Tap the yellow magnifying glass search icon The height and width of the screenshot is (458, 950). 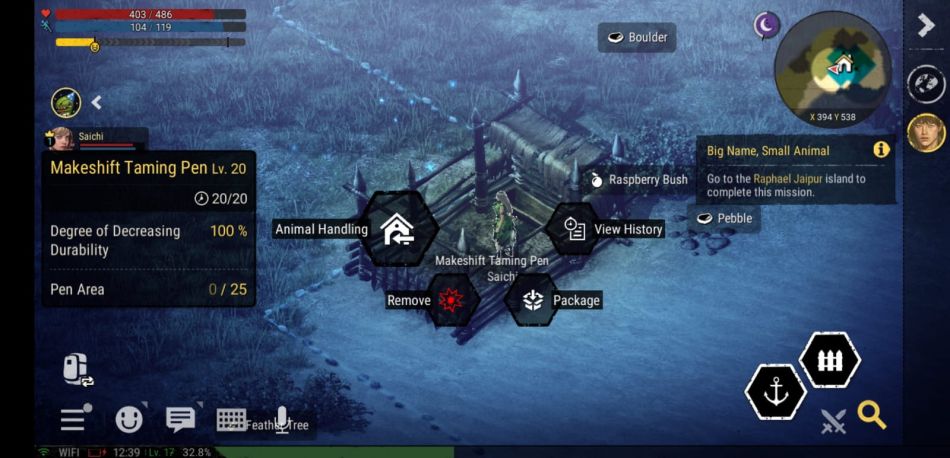[872, 415]
